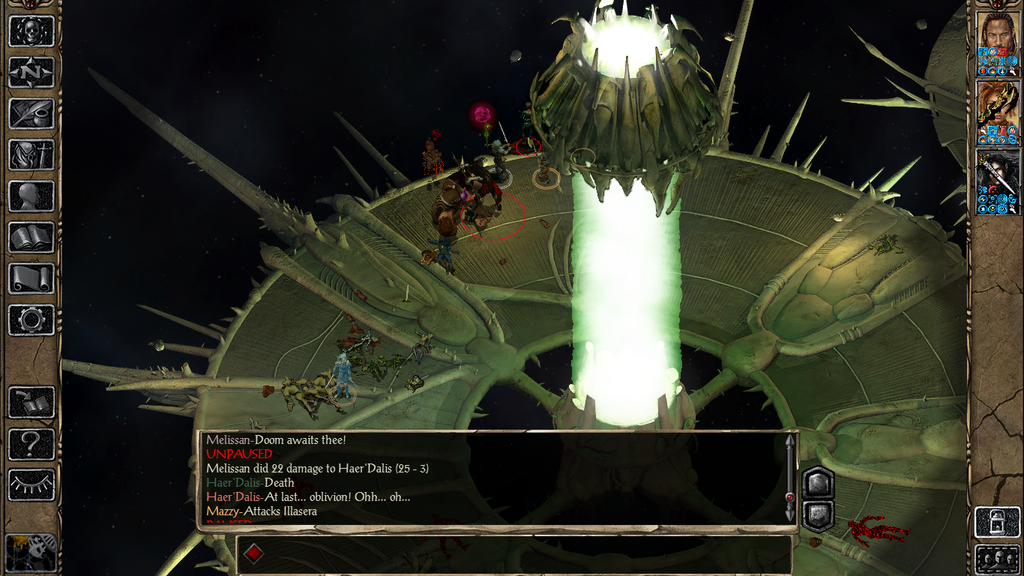
Task: Open the mage spellbook
Action: [x=31, y=237]
